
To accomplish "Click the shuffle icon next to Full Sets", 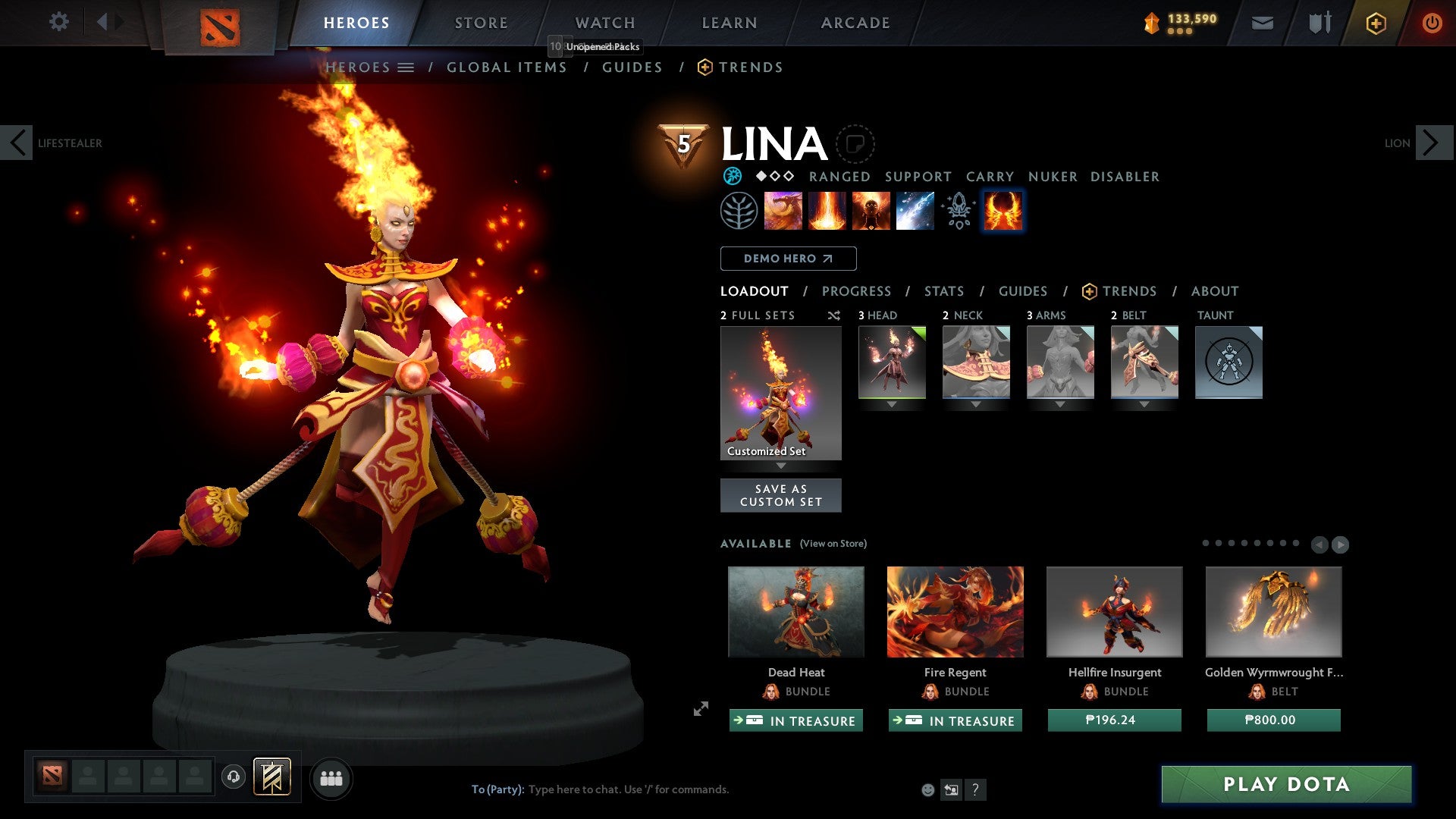I will tap(833, 315).
